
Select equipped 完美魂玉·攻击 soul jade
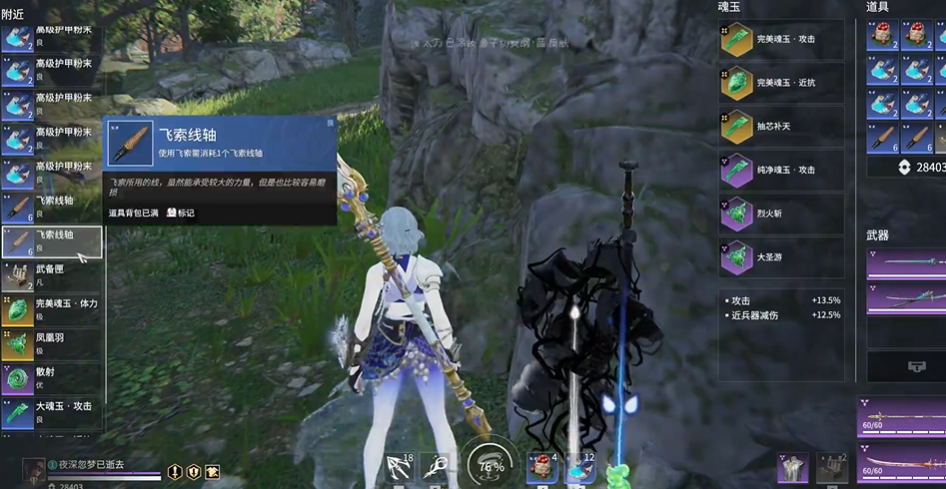[x=781, y=39]
